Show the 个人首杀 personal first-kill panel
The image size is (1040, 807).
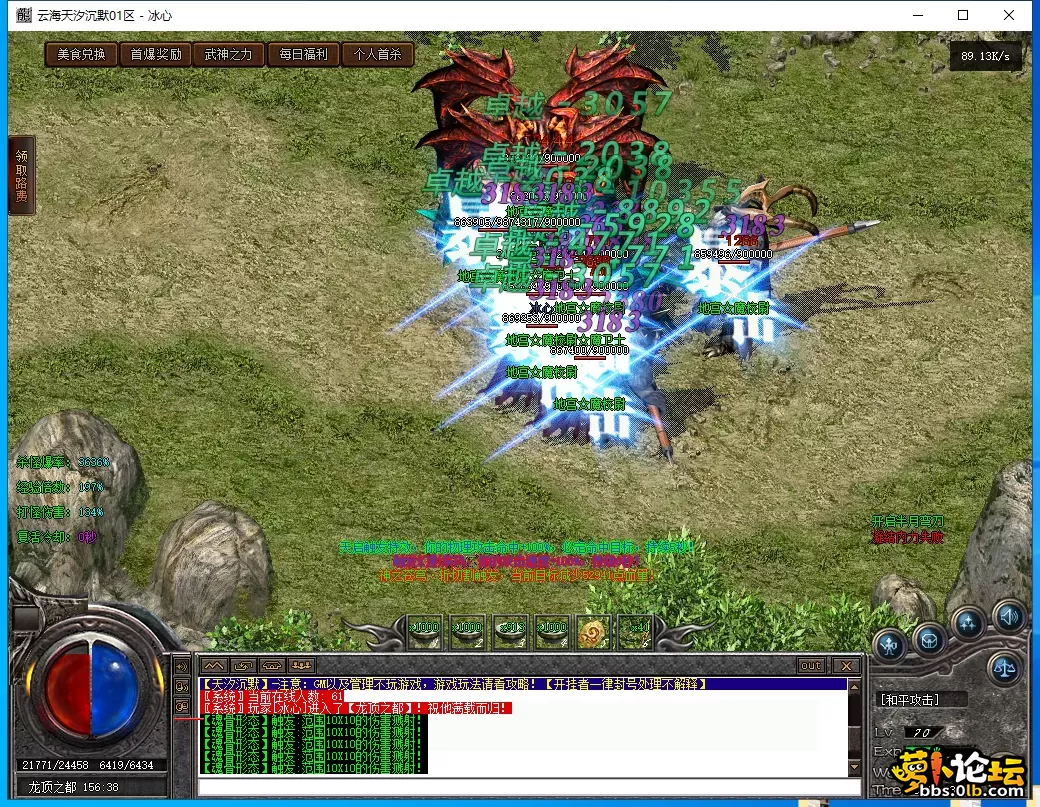click(377, 54)
